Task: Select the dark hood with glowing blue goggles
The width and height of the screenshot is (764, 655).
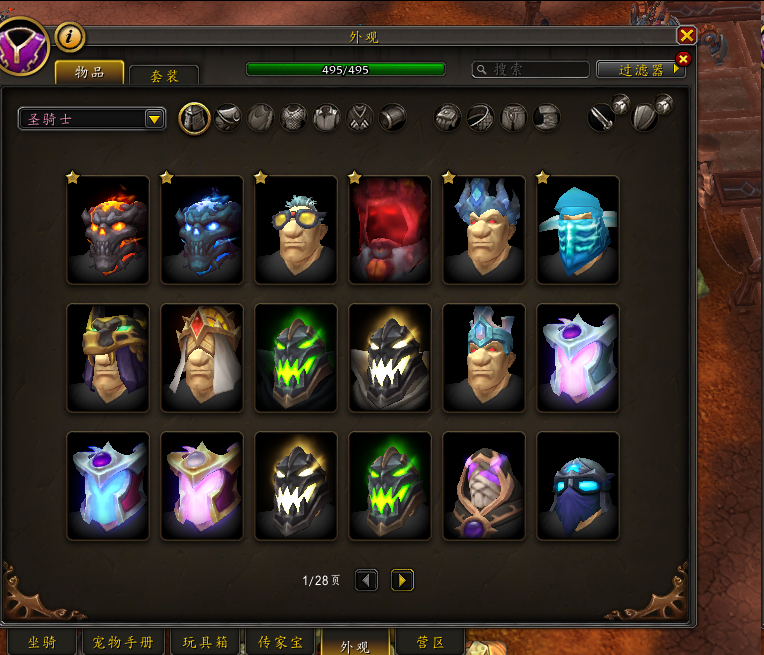Action: (x=578, y=486)
